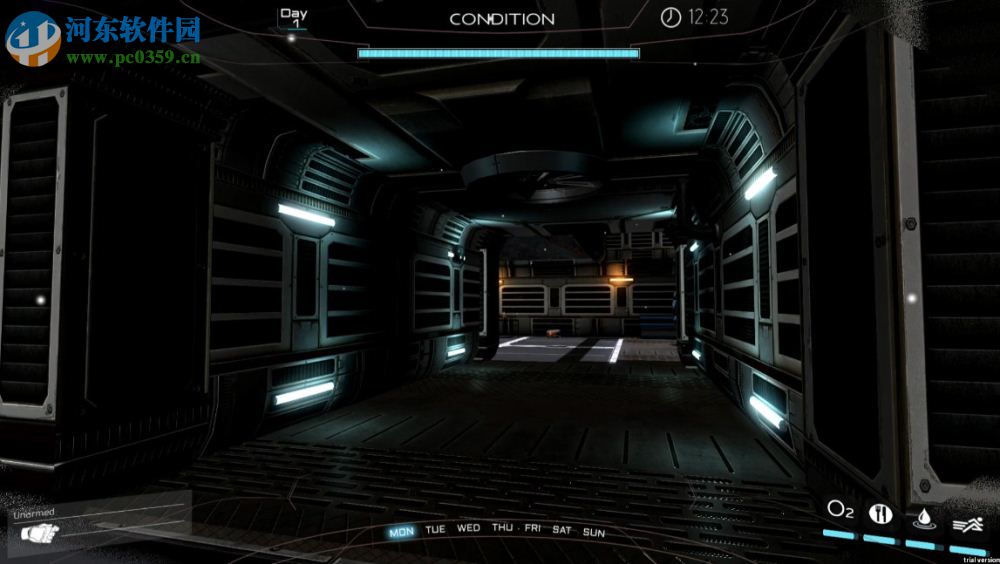Click SAT in the weekday strip
The height and width of the screenshot is (564, 1000).
(x=562, y=529)
